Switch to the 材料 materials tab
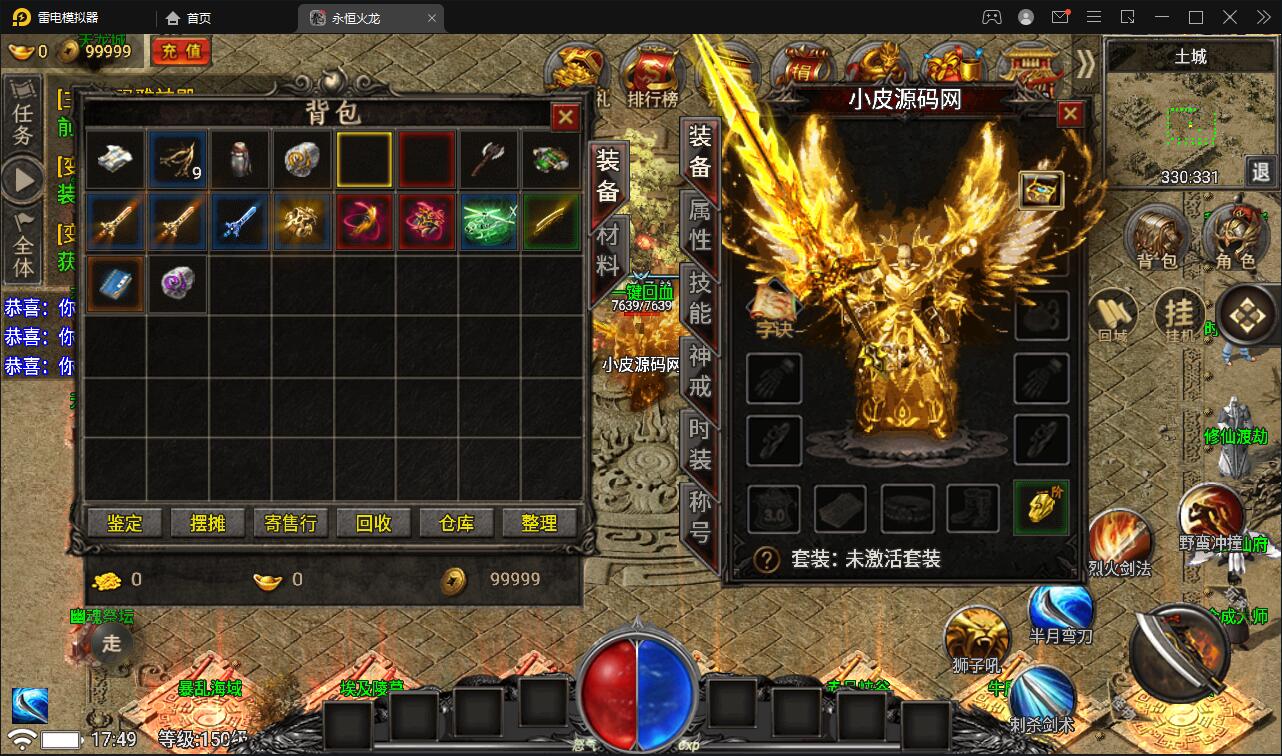 point(608,251)
